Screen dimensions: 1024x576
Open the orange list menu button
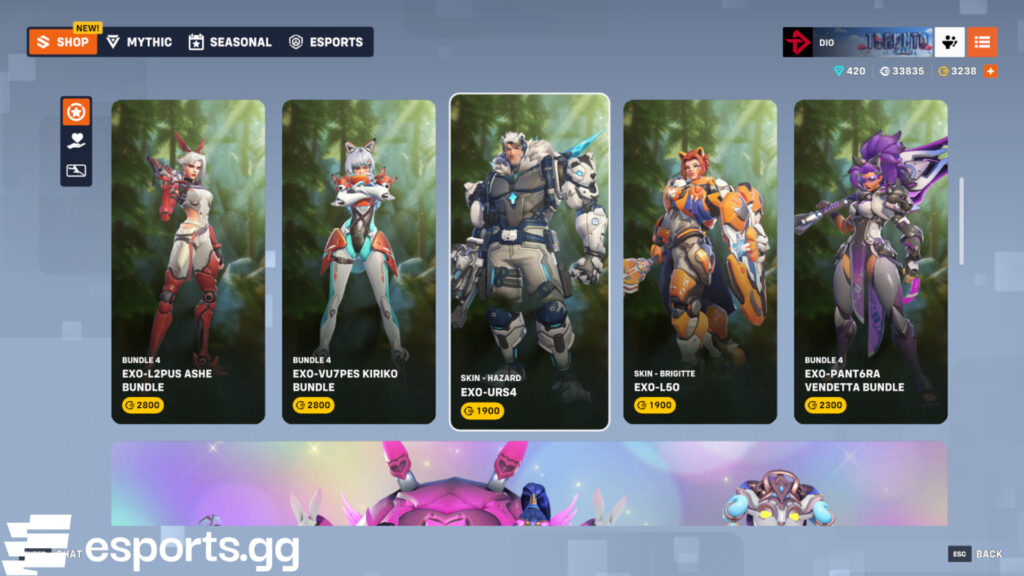pos(982,42)
